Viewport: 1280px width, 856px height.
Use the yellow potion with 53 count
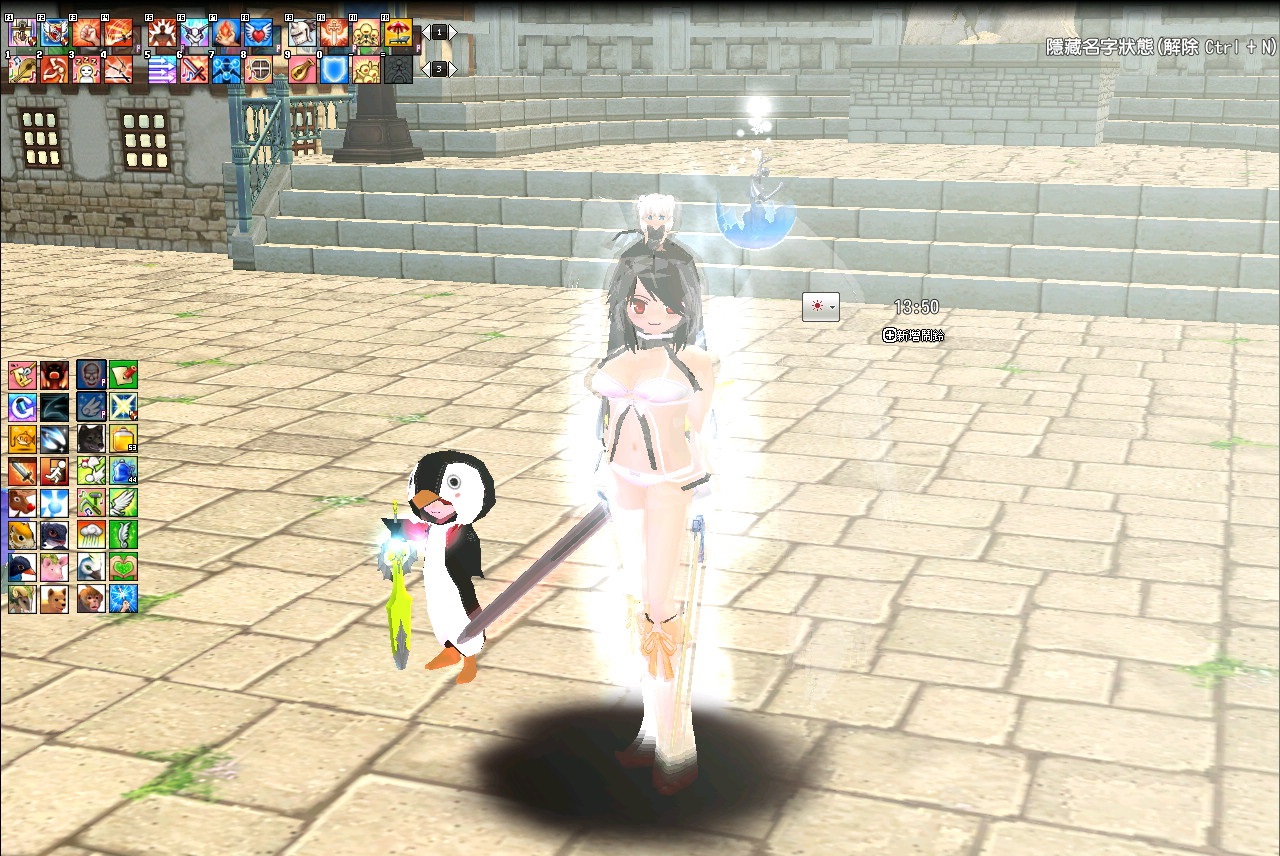[123, 438]
